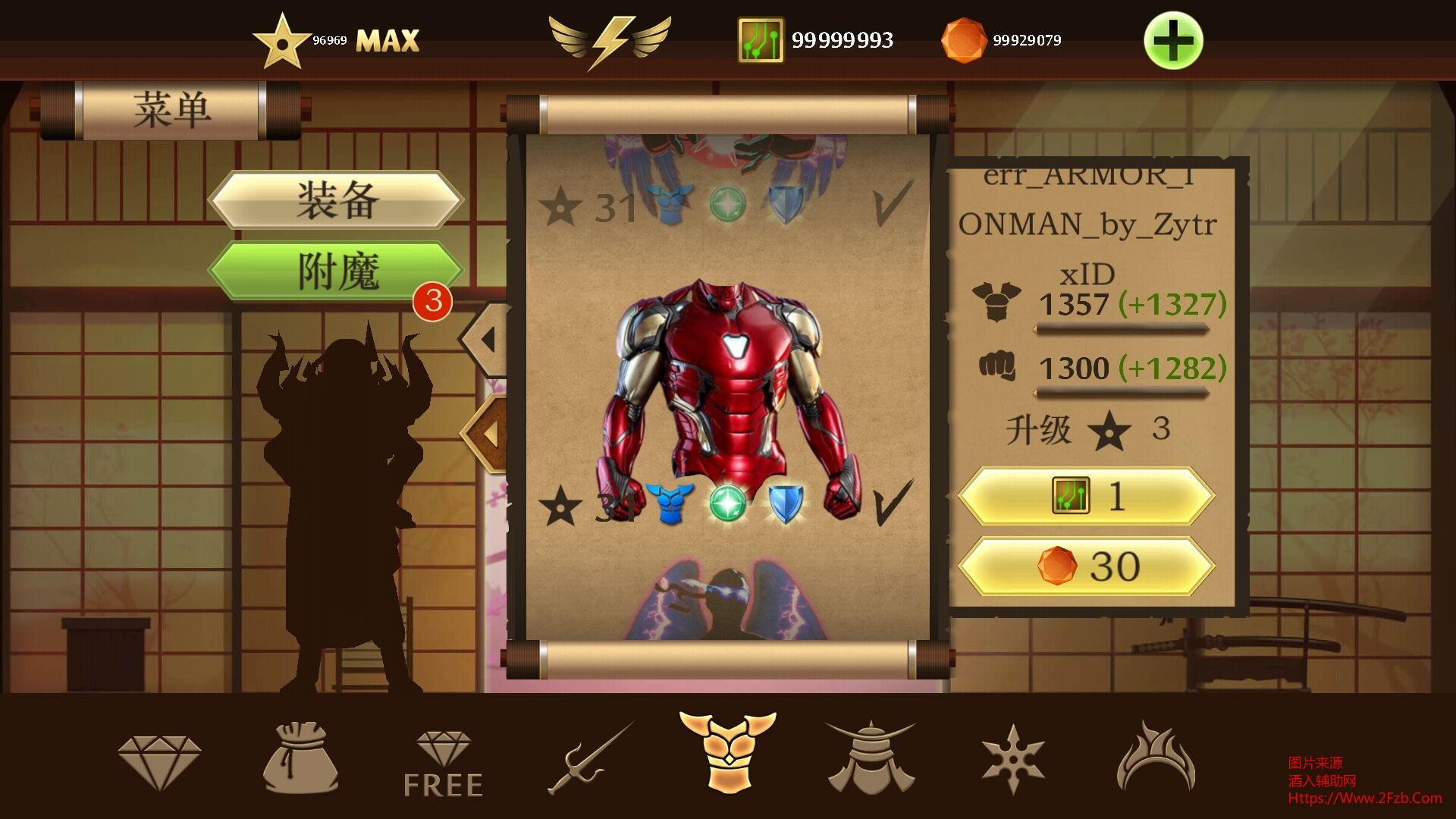Upgrade armor for 1 green coin
This screenshot has width=1456, height=819.
click(1086, 497)
